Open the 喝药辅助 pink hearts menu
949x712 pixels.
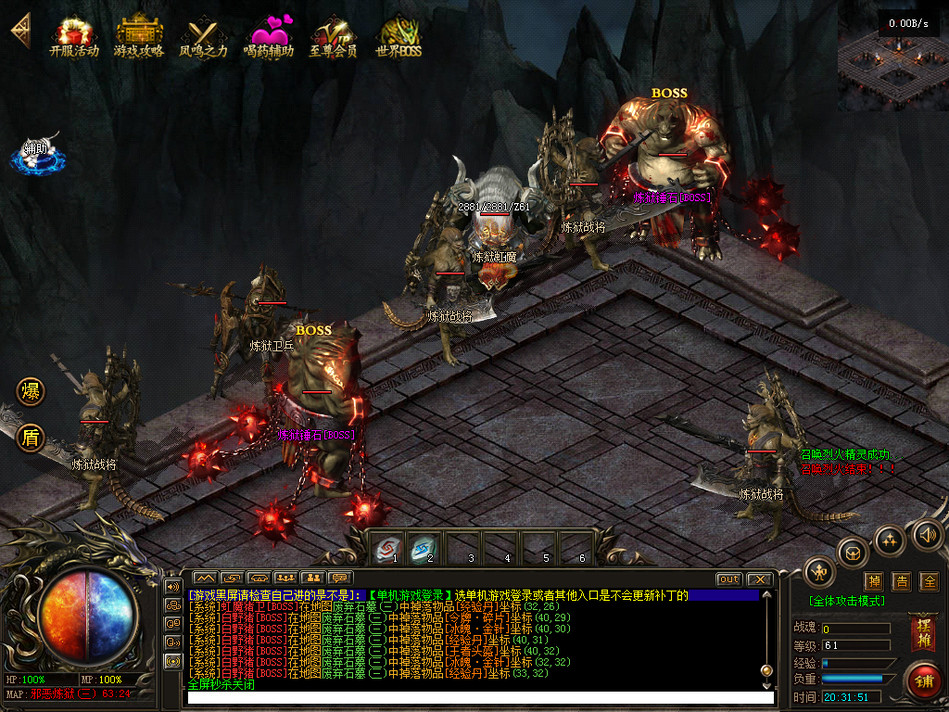pos(268,36)
